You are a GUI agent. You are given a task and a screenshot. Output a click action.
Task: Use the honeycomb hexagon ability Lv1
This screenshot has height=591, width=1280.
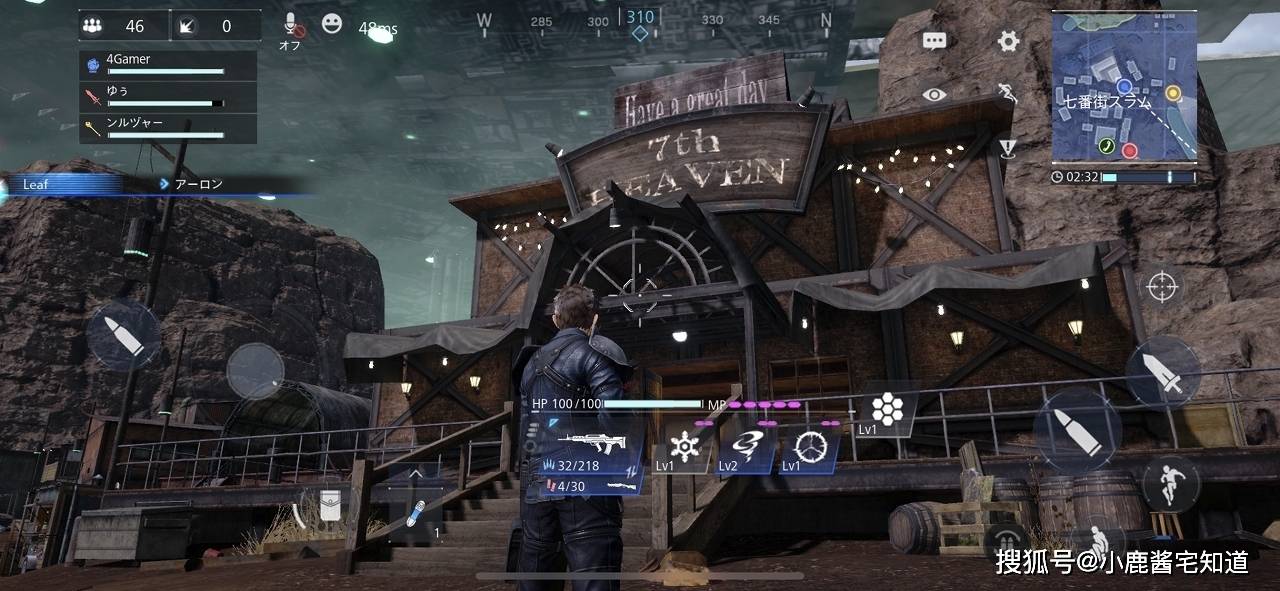[886, 408]
